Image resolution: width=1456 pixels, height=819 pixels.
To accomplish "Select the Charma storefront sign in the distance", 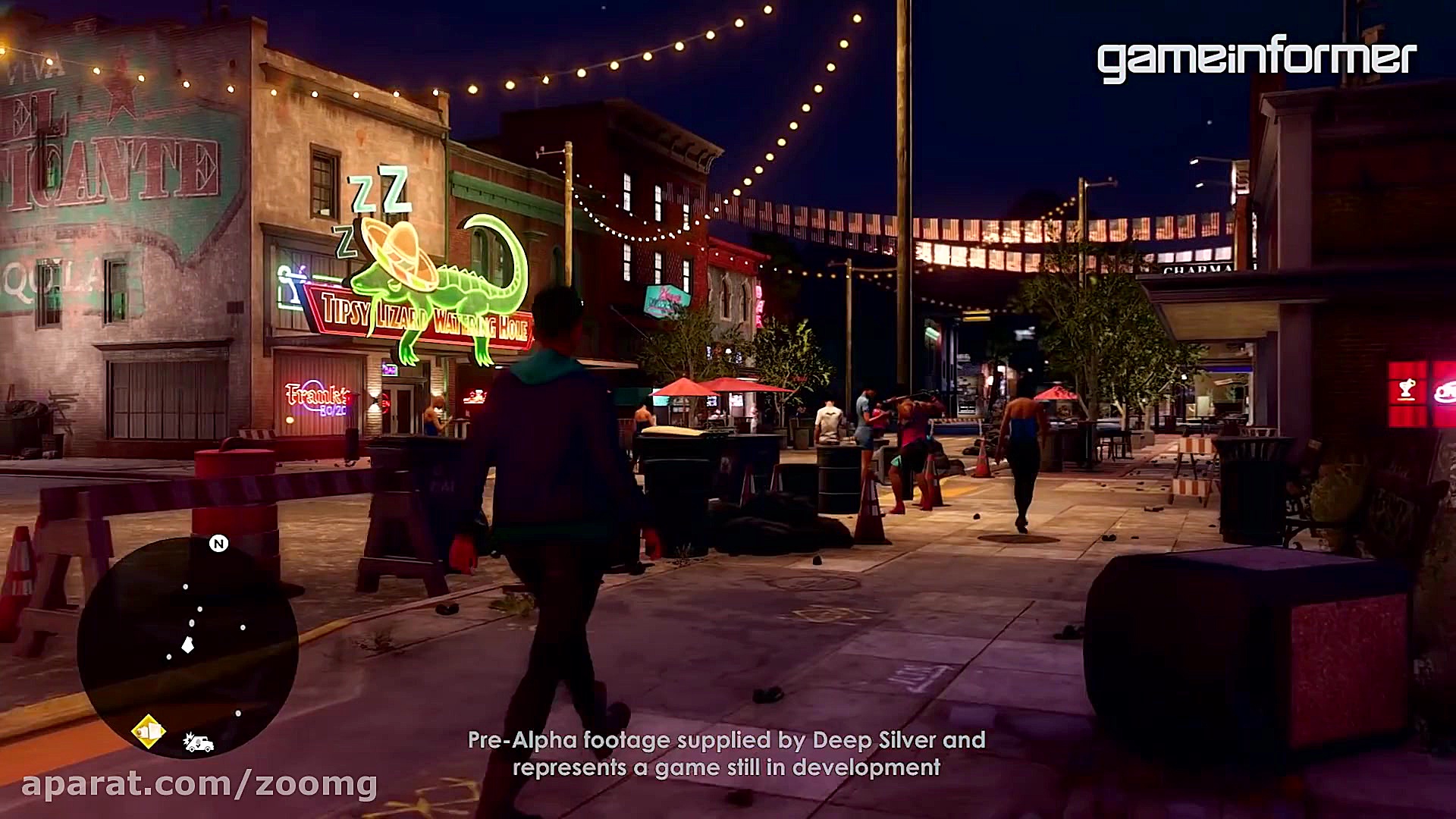I will pyautogui.click(x=1194, y=269).
